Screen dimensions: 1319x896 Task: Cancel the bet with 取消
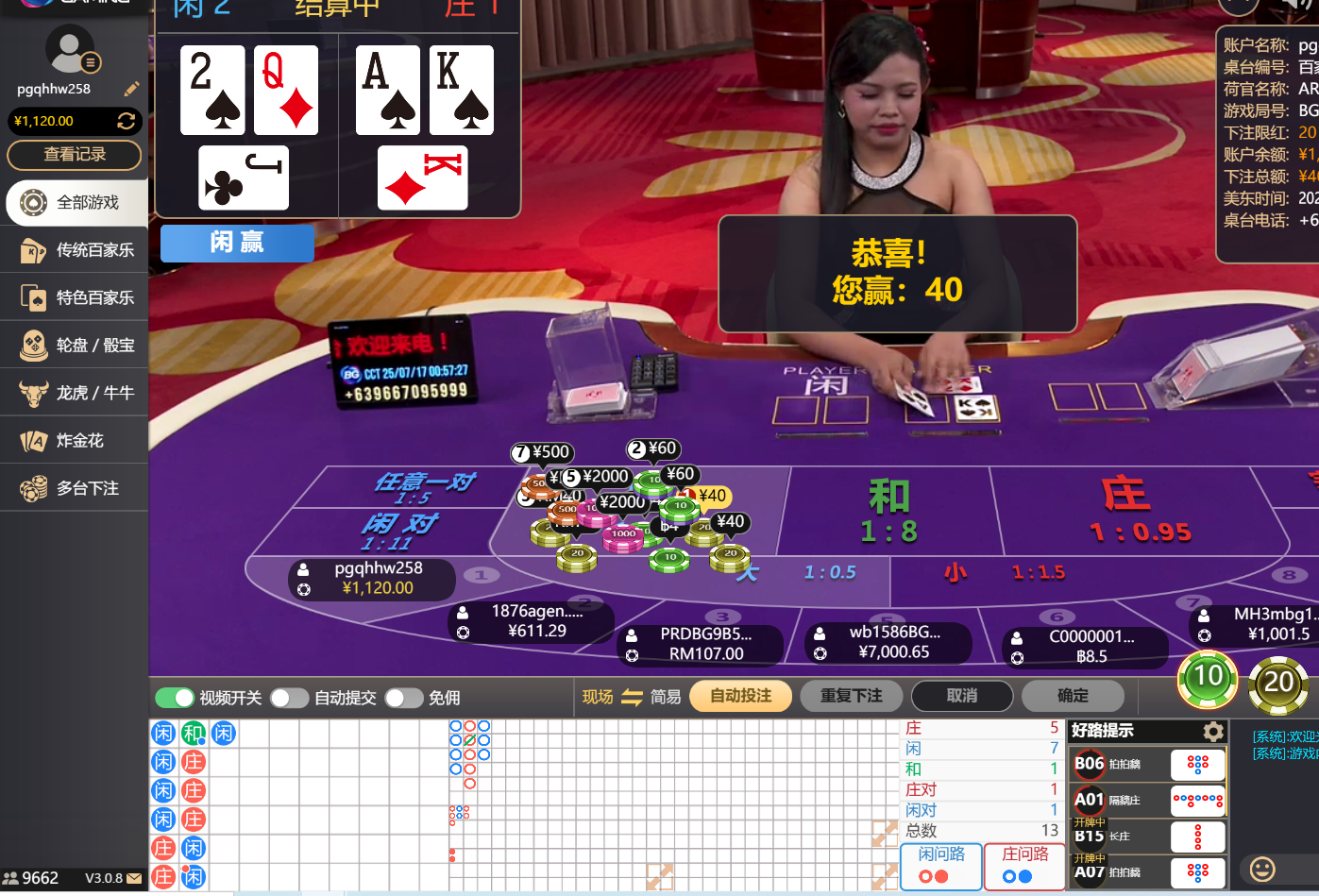point(961,696)
